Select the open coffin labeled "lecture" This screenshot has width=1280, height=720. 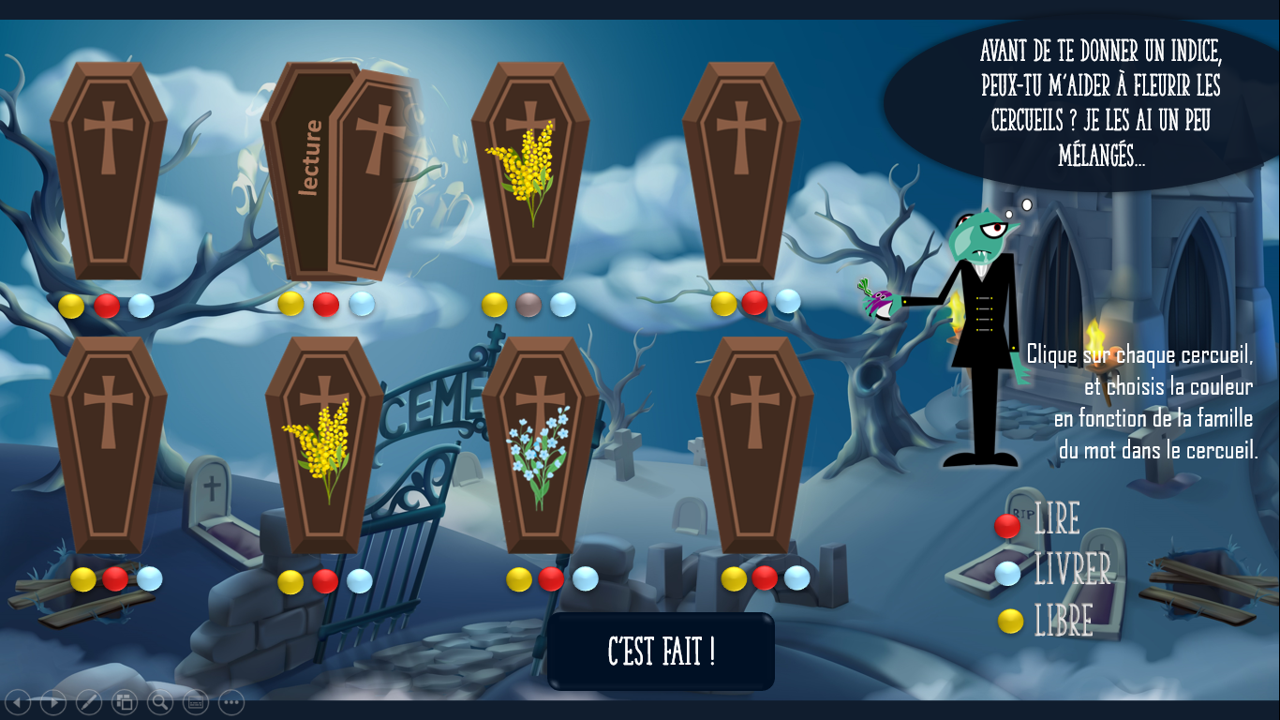coord(340,170)
